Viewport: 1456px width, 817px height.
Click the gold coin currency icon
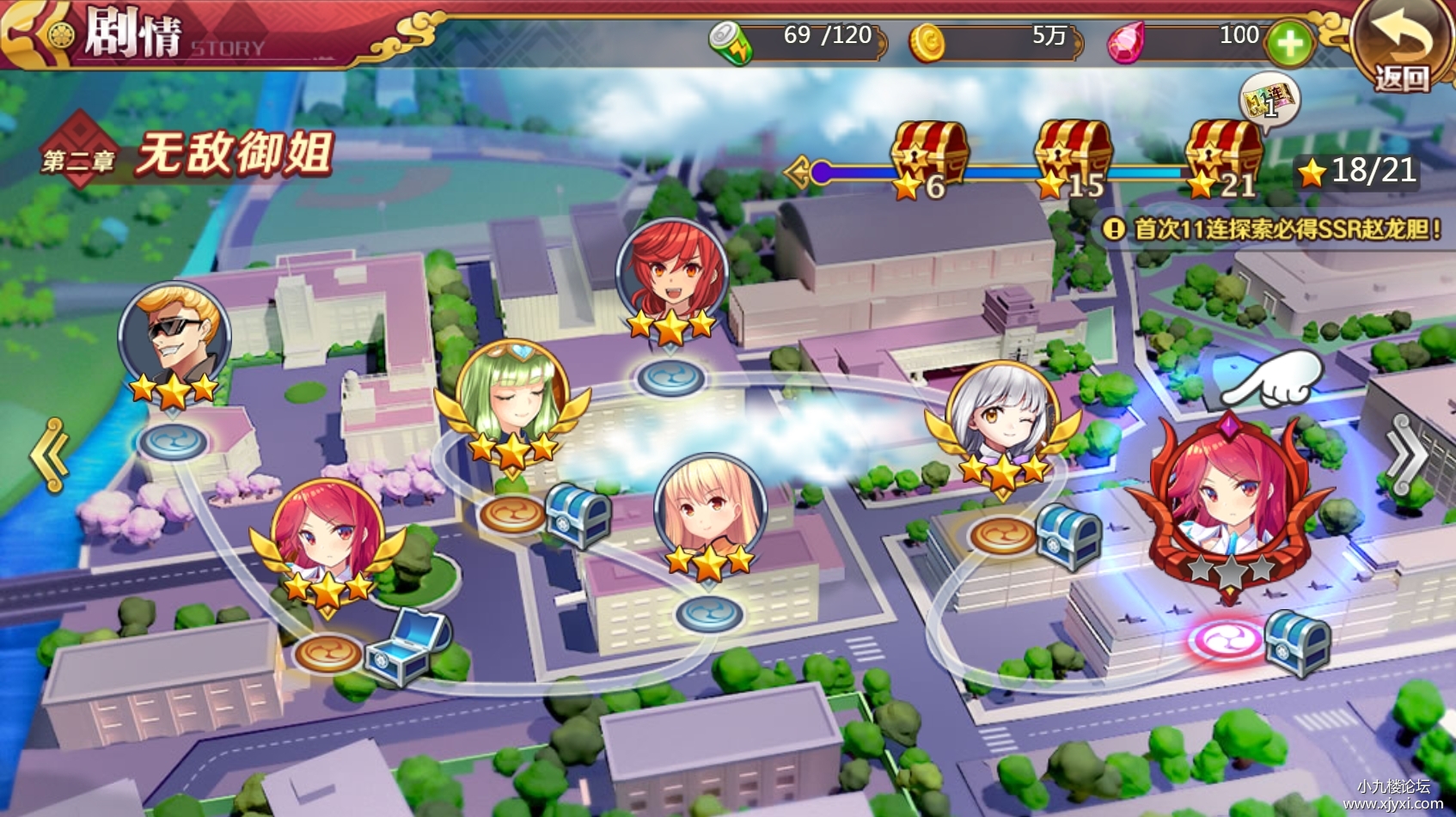(927, 42)
